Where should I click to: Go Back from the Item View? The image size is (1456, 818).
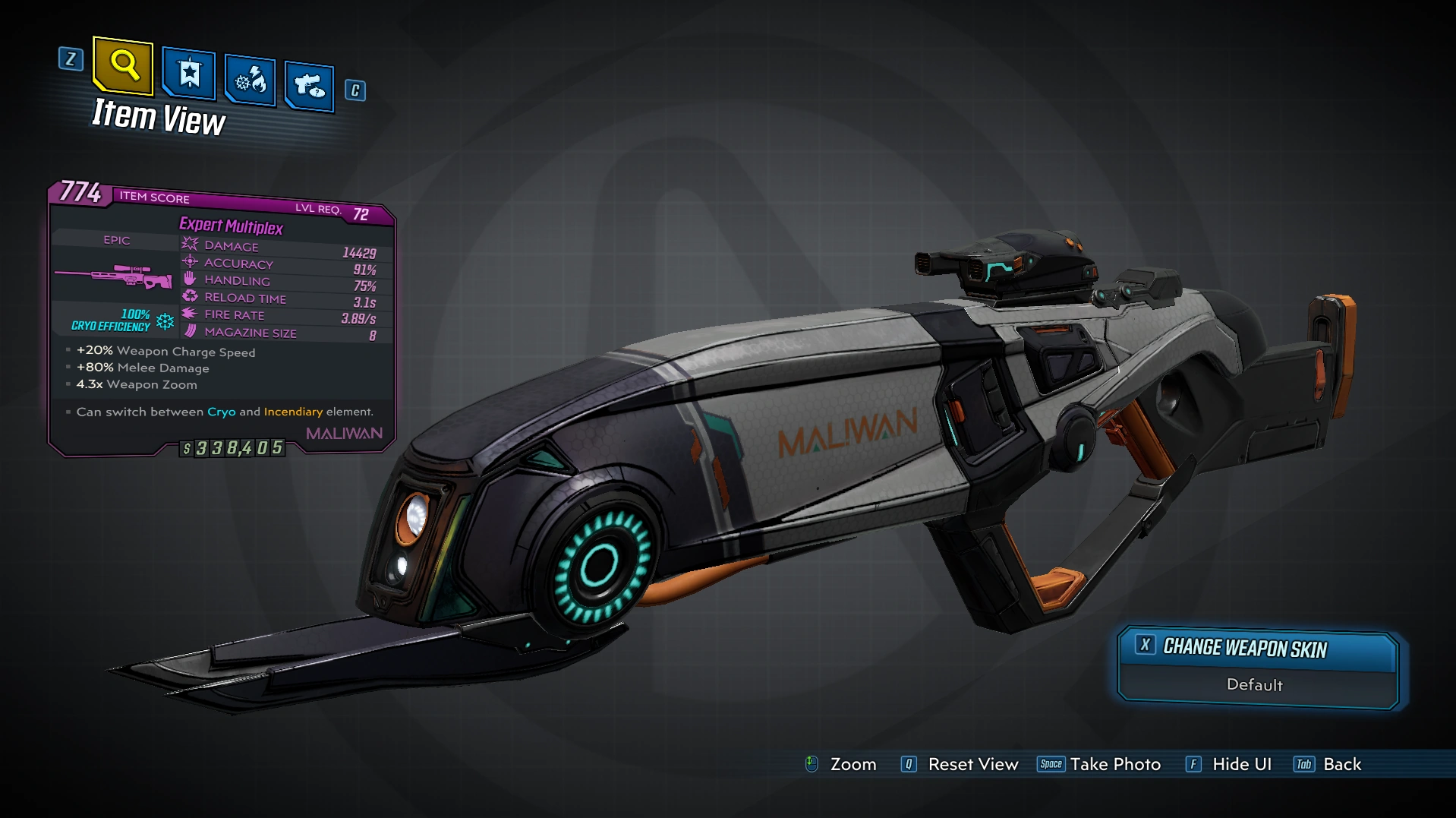coord(1328,764)
